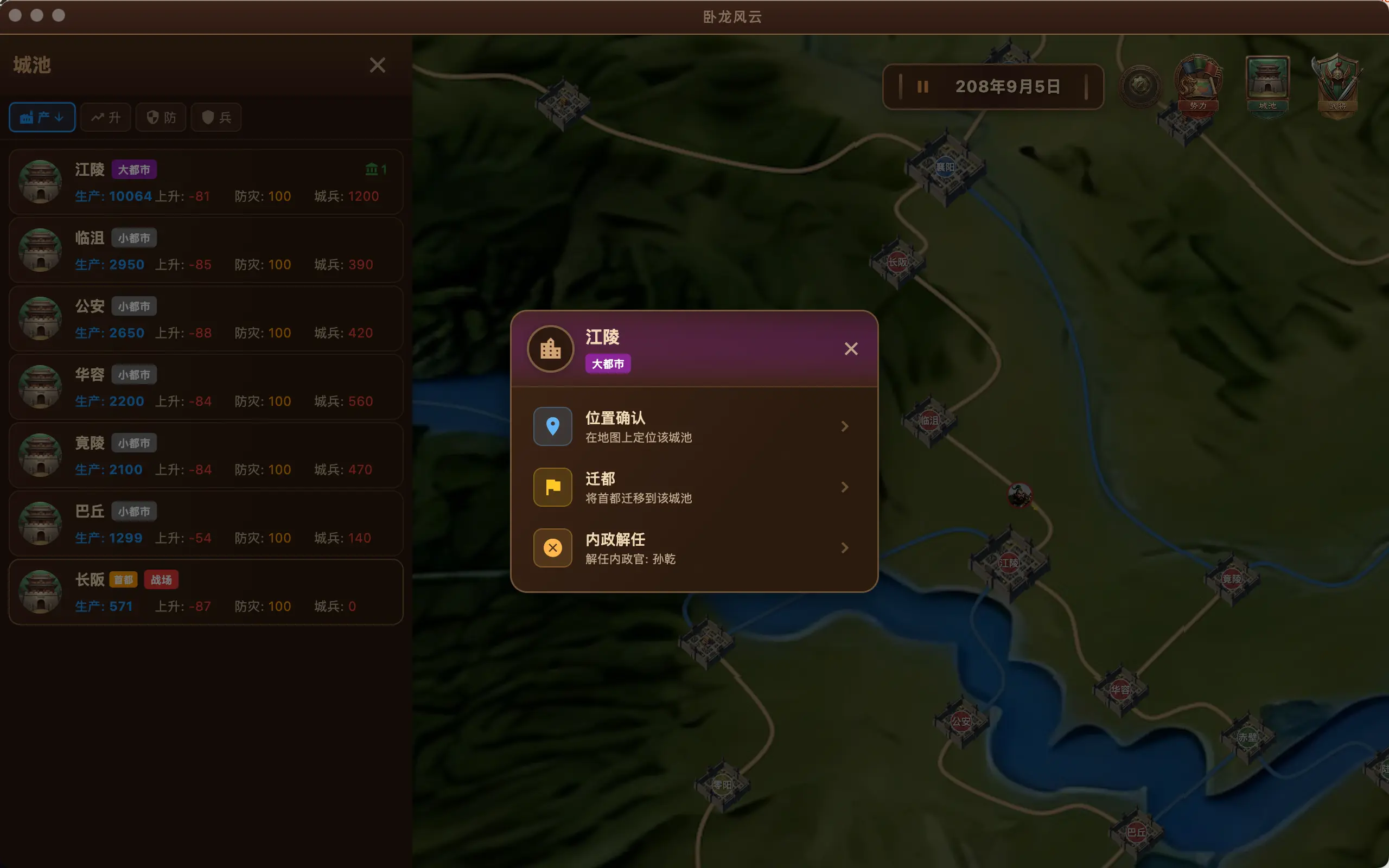Sort cities by 防 disaster defense

161,118
